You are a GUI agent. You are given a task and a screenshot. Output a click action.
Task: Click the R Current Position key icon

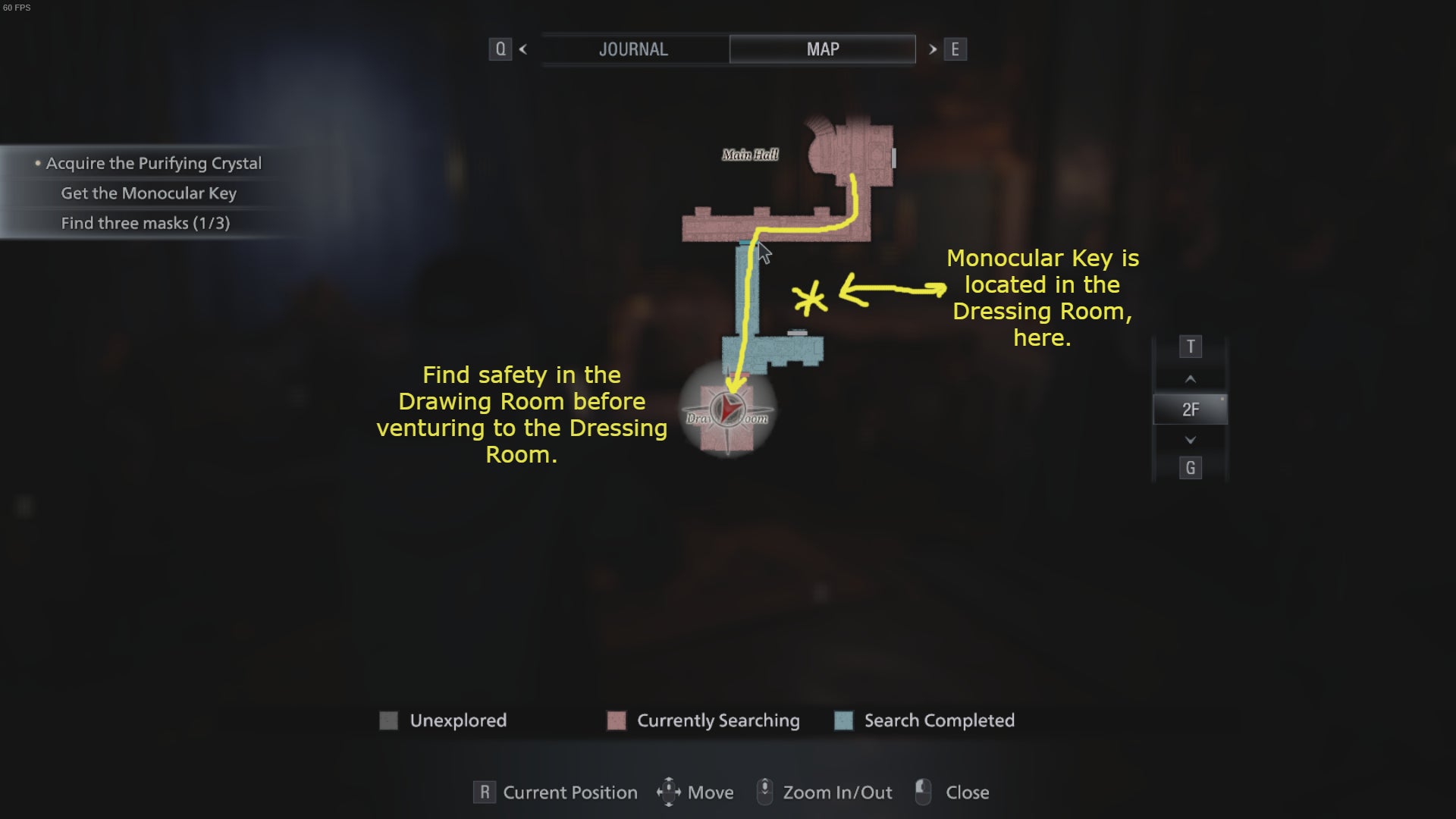[x=483, y=792]
